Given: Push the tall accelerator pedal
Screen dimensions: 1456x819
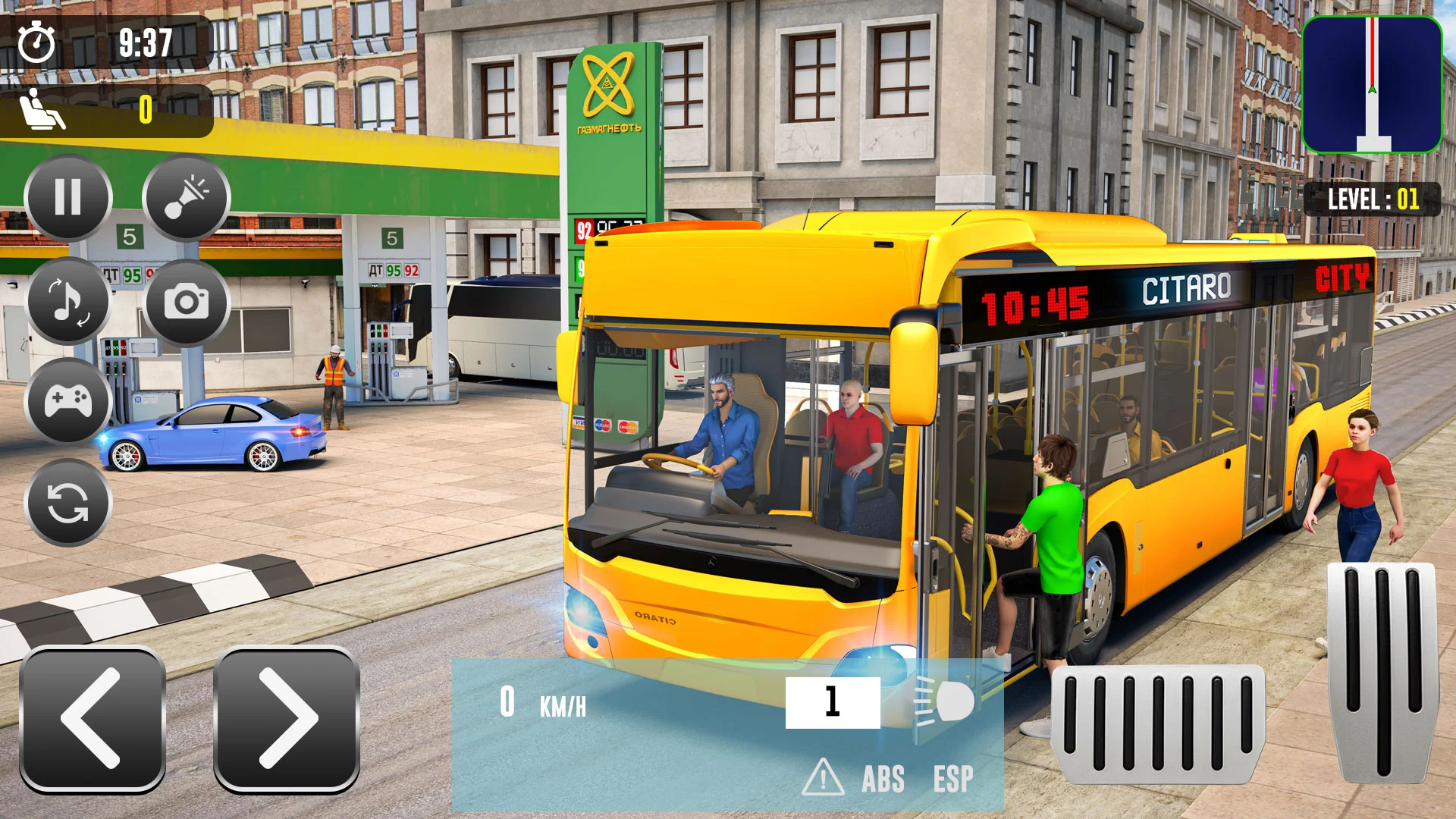Looking at the screenshot, I should pos(1383,672).
